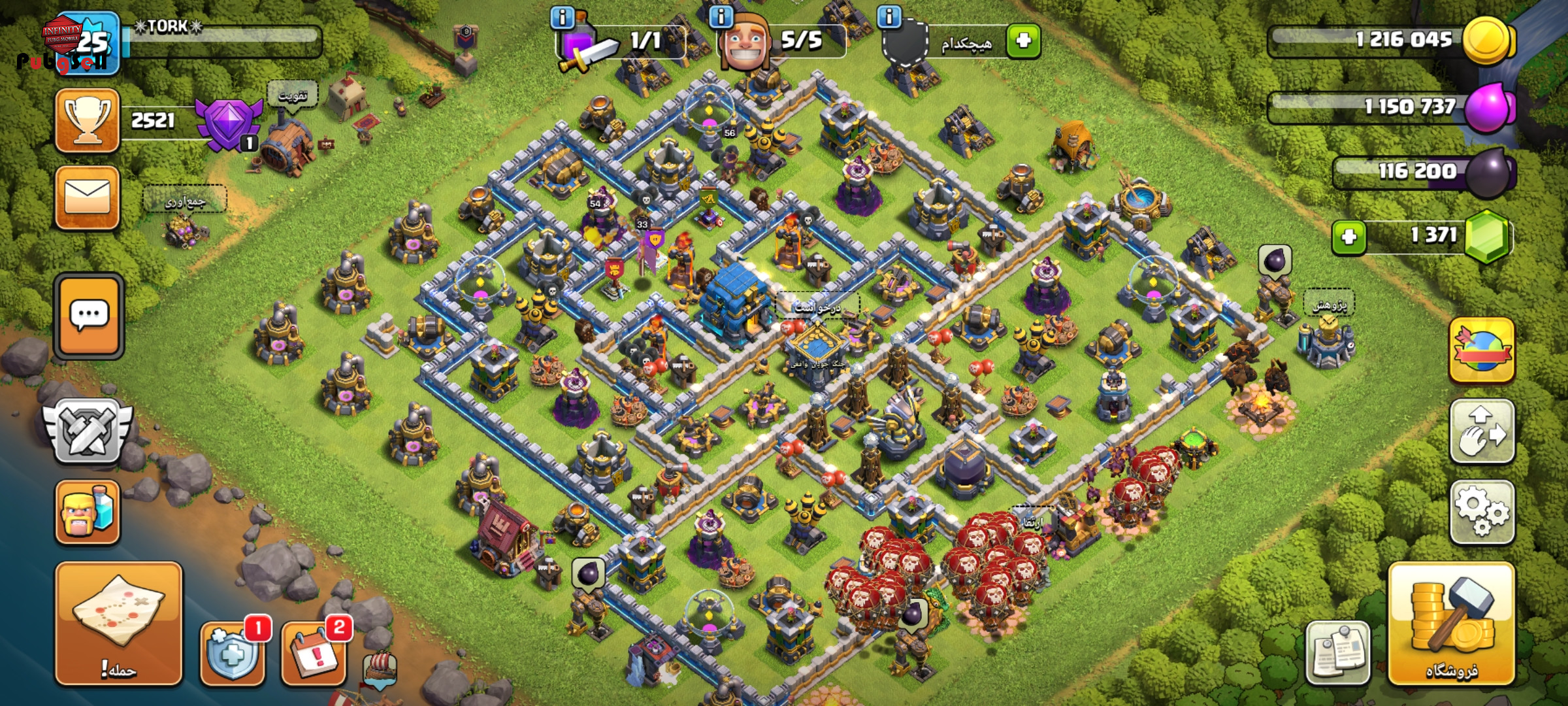
Task: Tap the green plus beside gems
Action: click(1348, 236)
